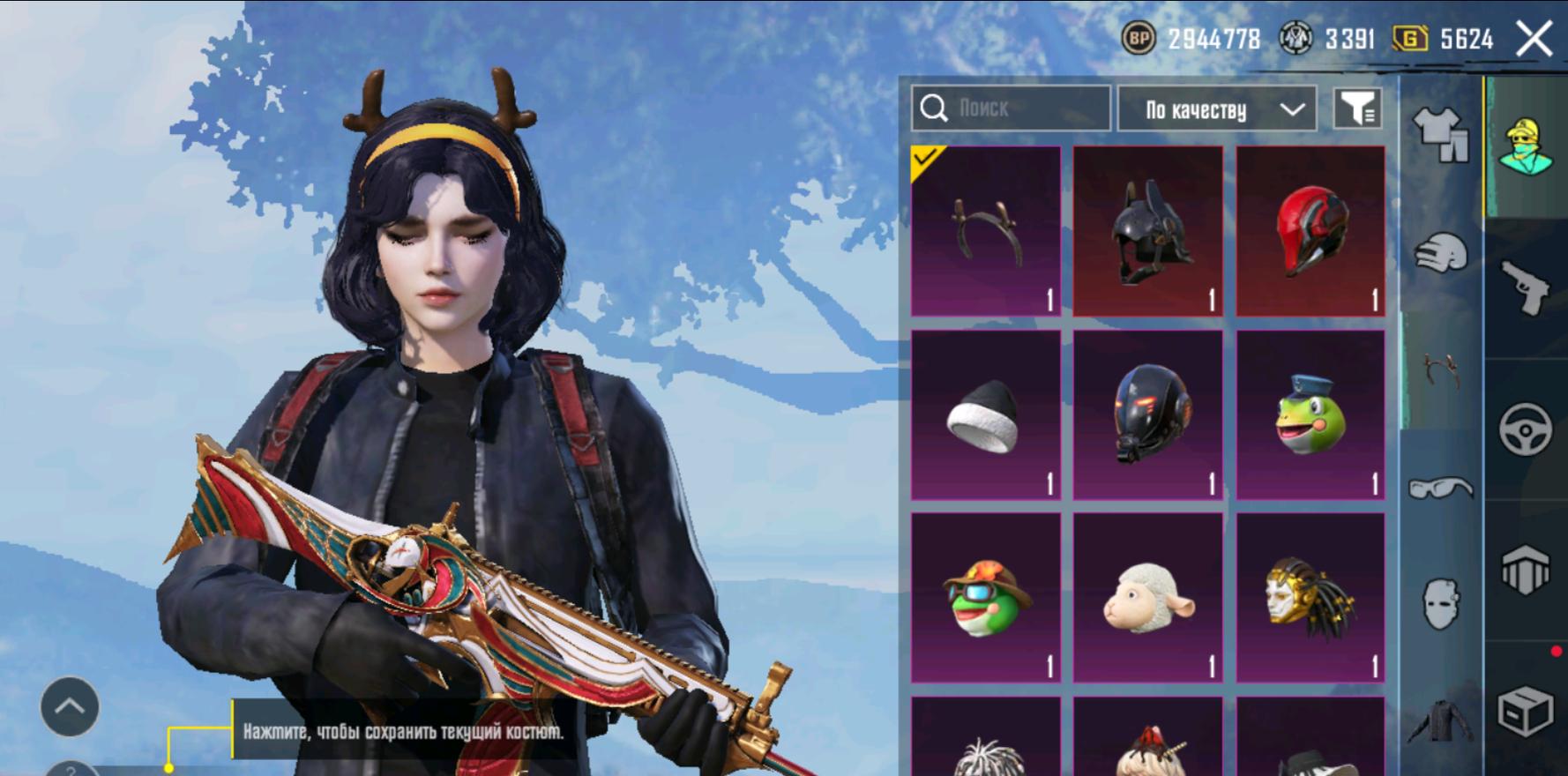Switch to the glasses category
1568x776 pixels.
pyautogui.click(x=1441, y=487)
